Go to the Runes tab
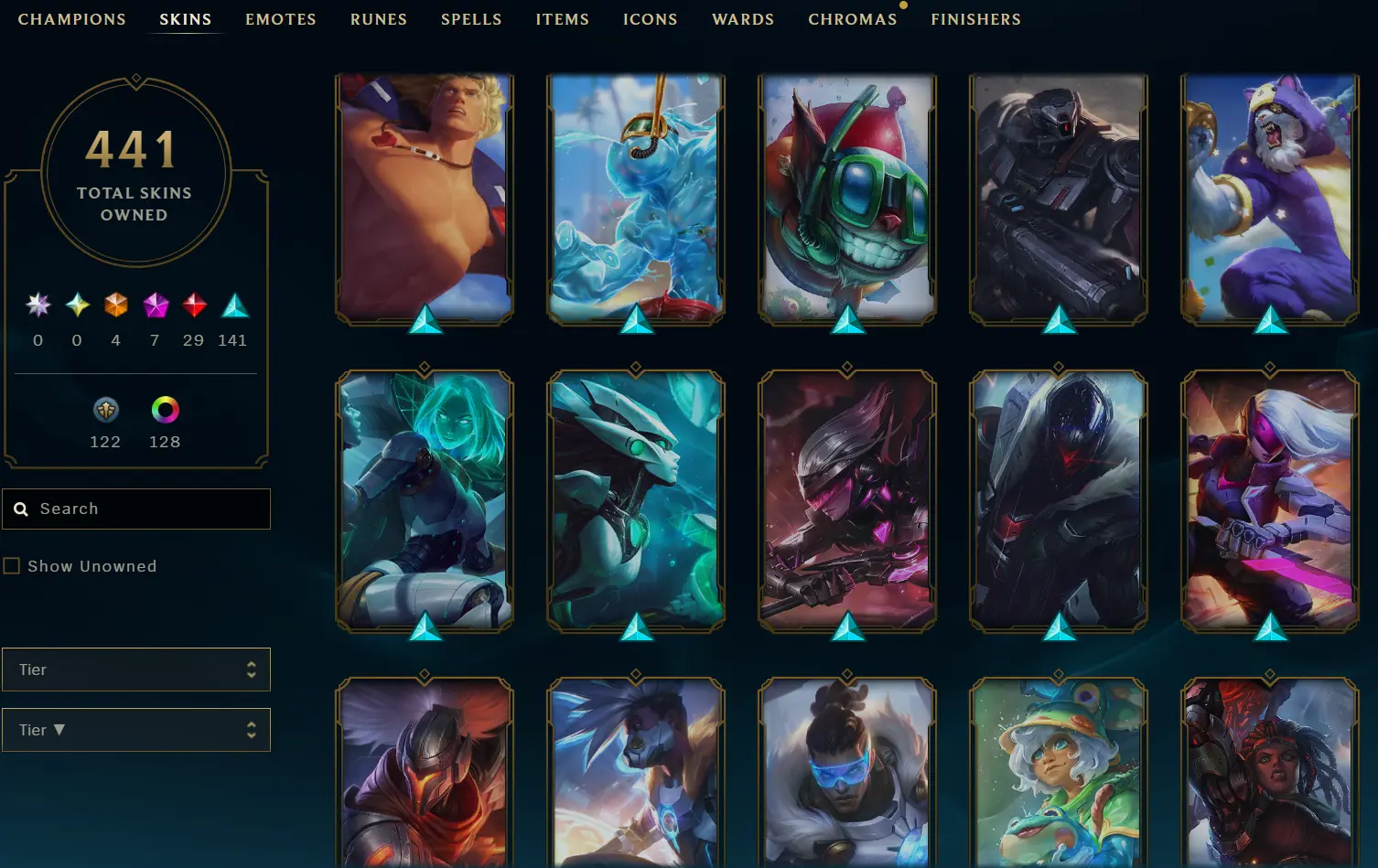The height and width of the screenshot is (868, 1378). tap(378, 19)
